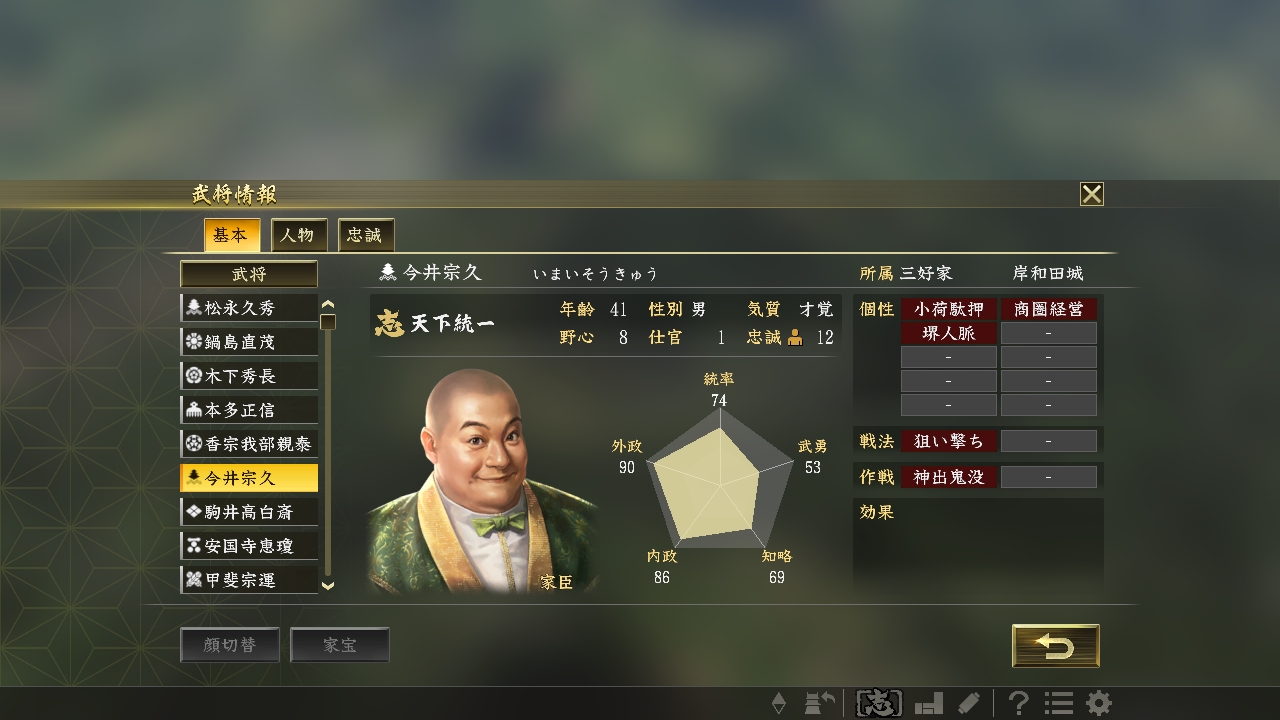The width and height of the screenshot is (1280, 720).
Task: Select 松永久秀 from the officer list
Action: click(247, 308)
